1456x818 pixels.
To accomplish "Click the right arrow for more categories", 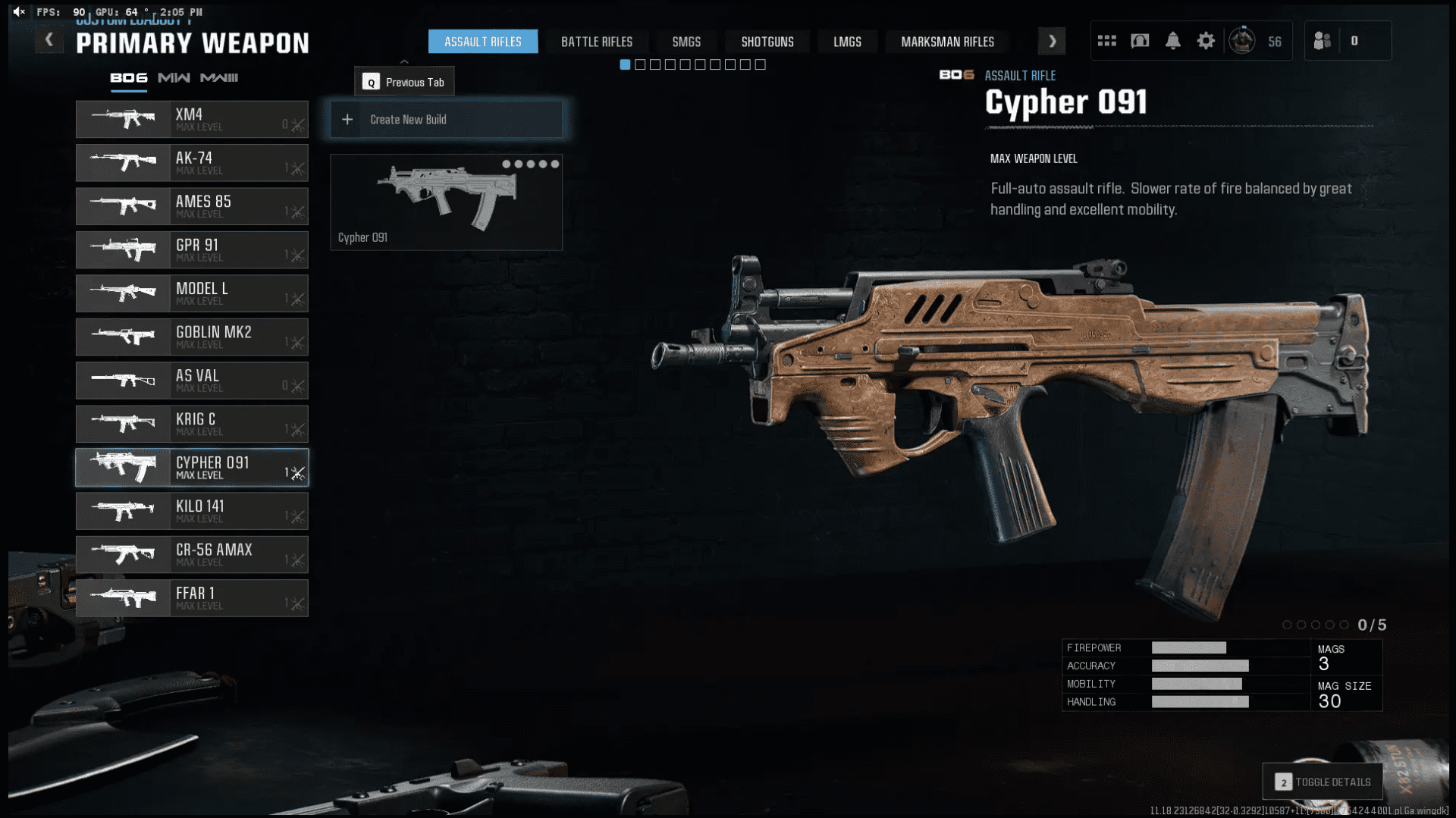I will point(1052,42).
